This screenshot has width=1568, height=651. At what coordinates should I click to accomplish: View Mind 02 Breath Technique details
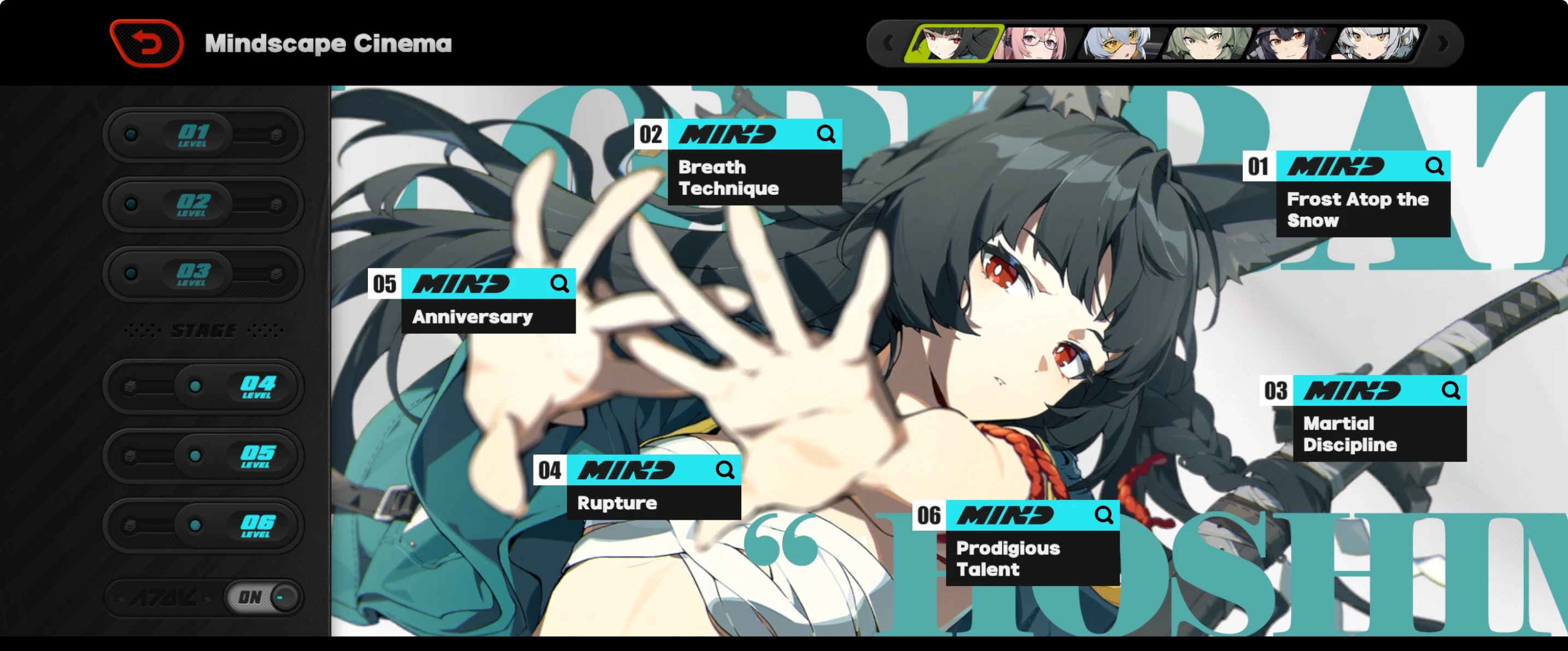(x=754, y=162)
